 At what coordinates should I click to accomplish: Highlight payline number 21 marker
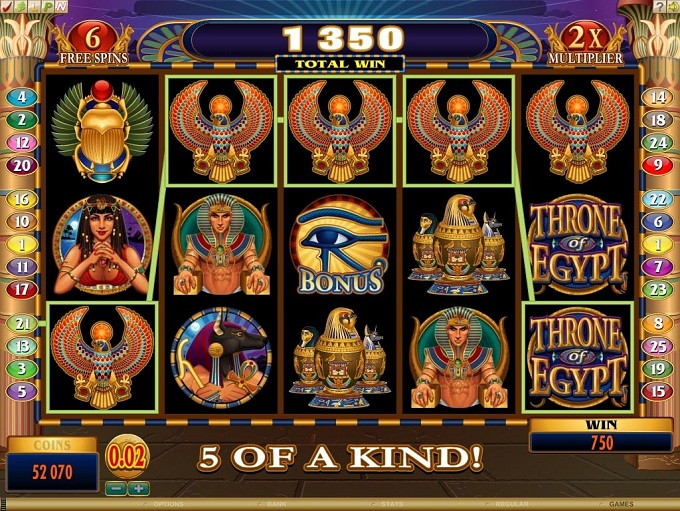(x=21, y=323)
